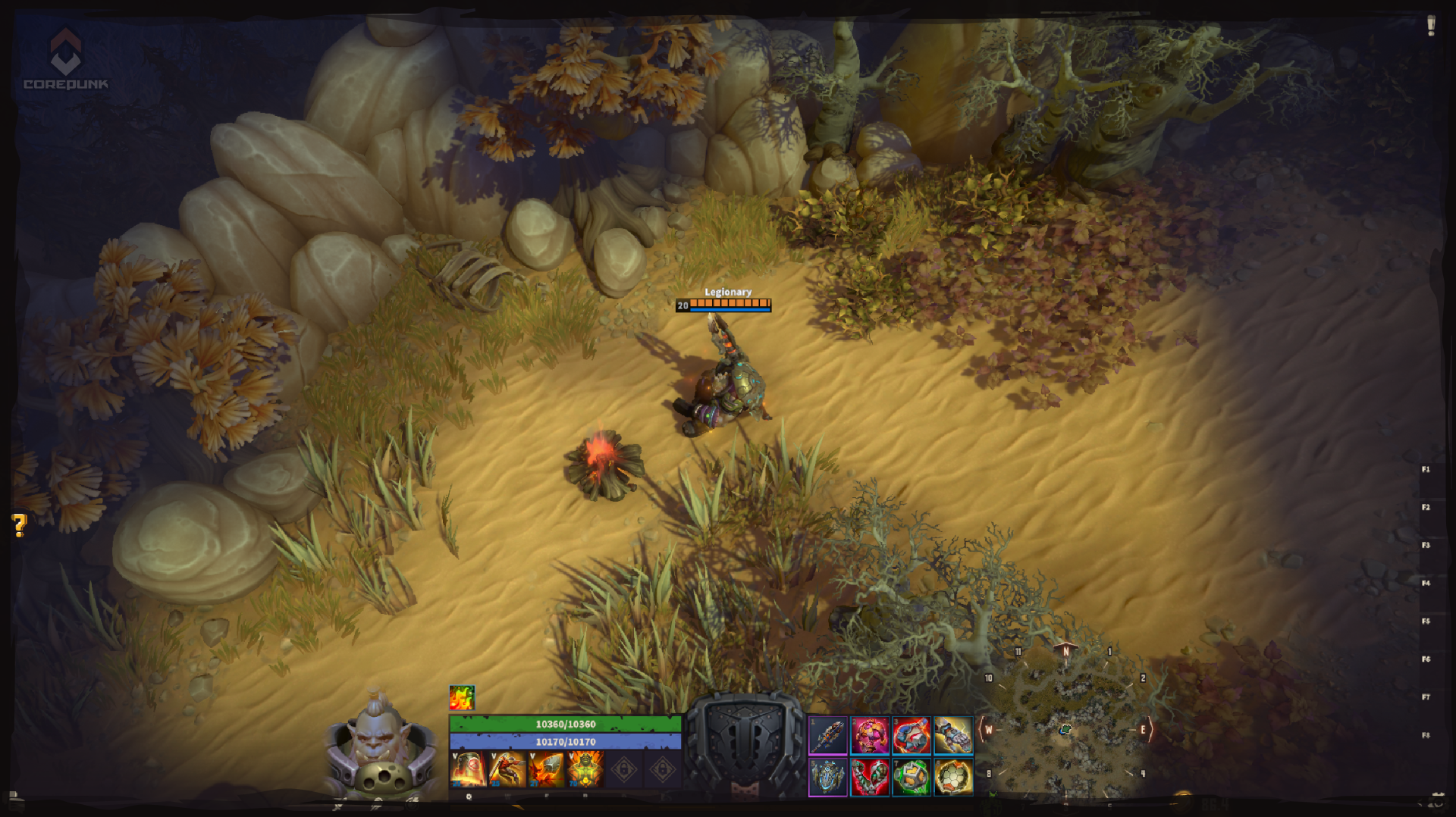The height and width of the screenshot is (817, 1456).
Task: Select the red and blue mechanical item slot
Action: pyautogui.click(x=912, y=735)
